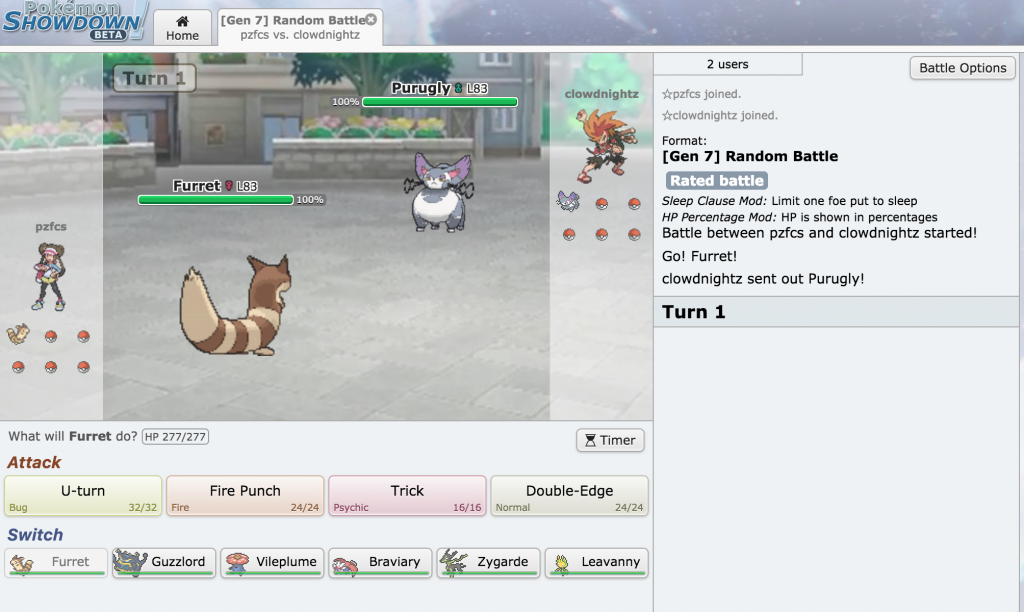This screenshot has height=612, width=1024.
Task: Switch to Guzzlord
Action: coord(164,563)
